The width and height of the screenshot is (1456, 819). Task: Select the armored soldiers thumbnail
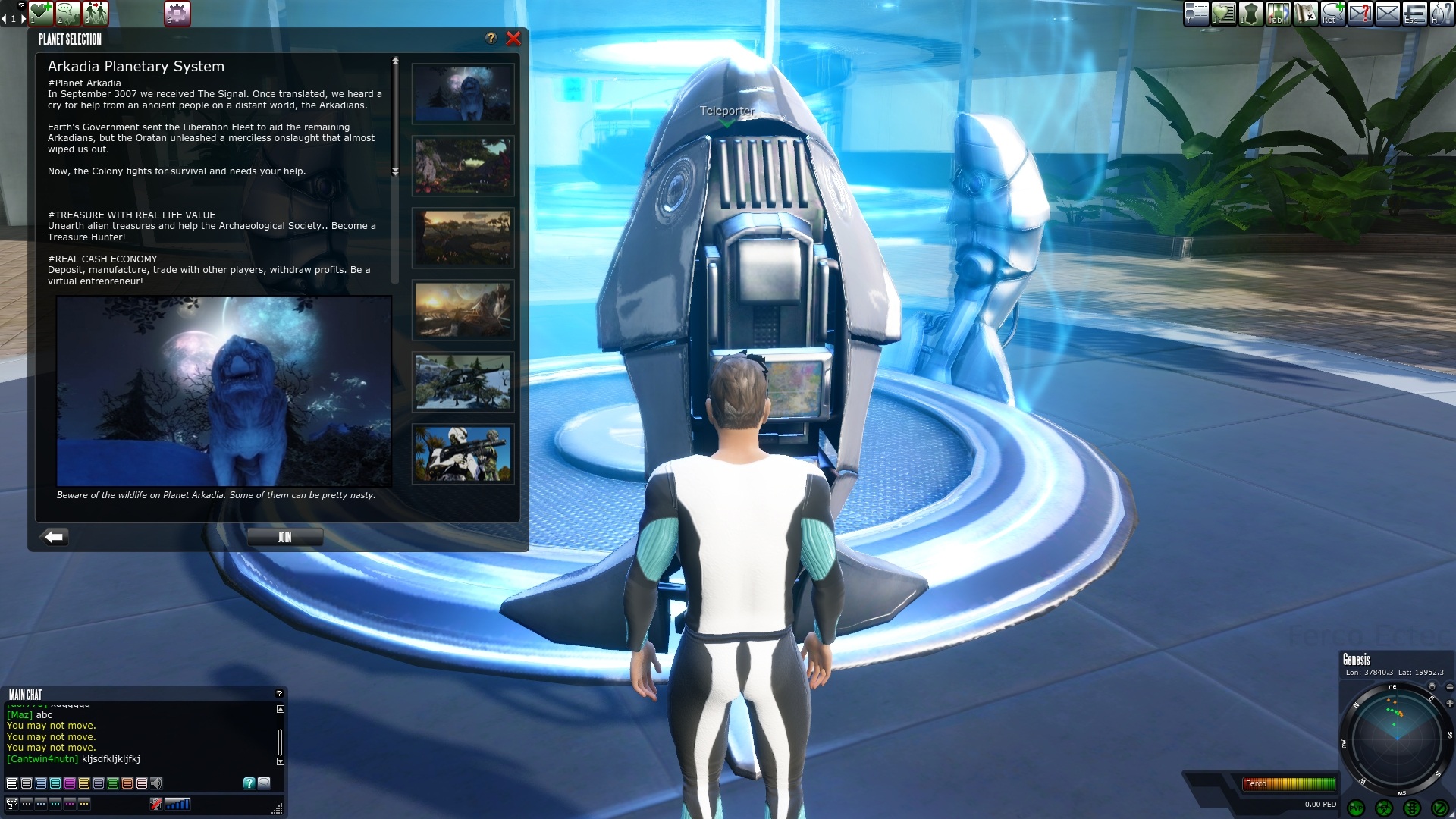pos(463,454)
